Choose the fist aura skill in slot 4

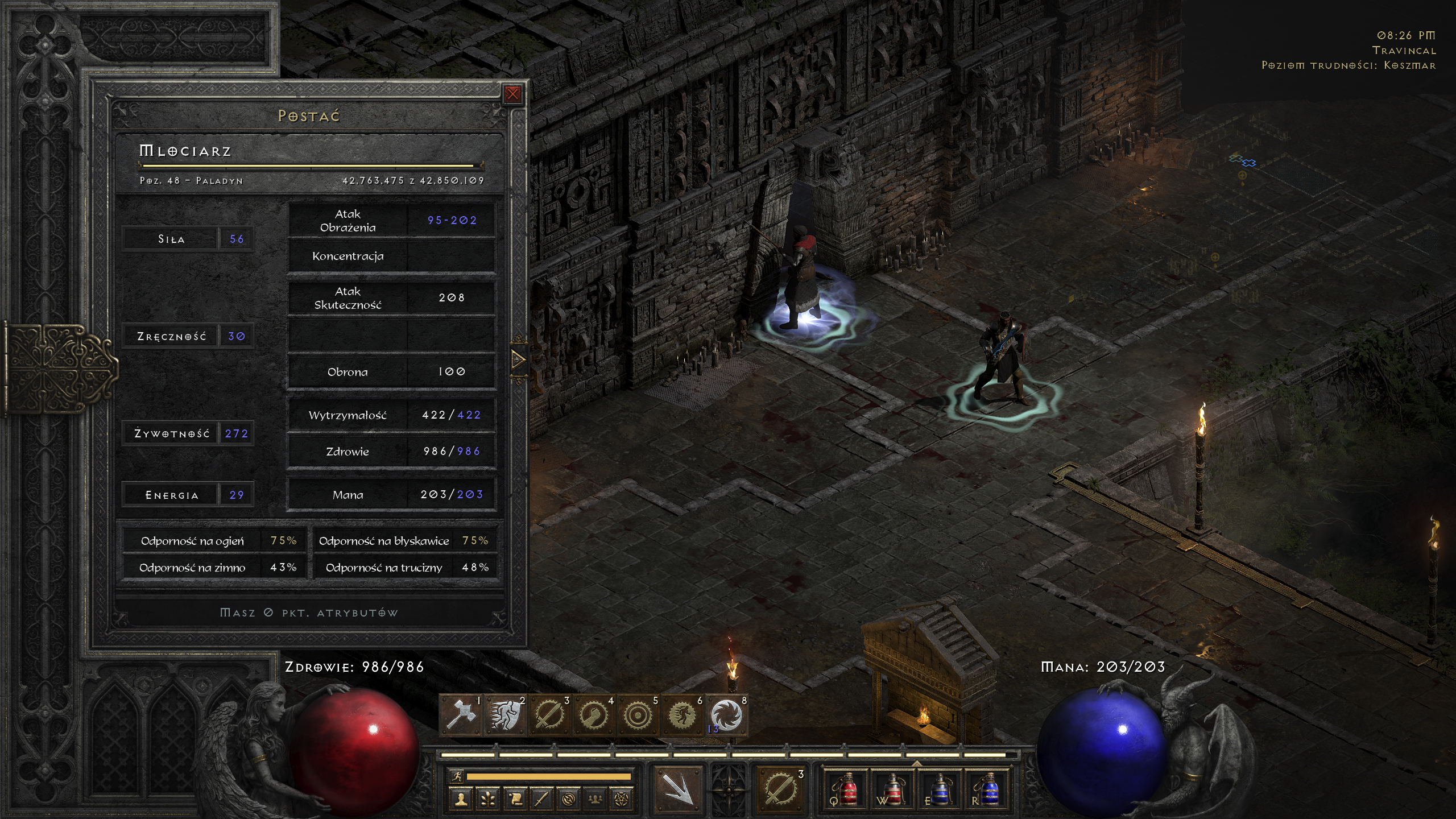pos(594,715)
